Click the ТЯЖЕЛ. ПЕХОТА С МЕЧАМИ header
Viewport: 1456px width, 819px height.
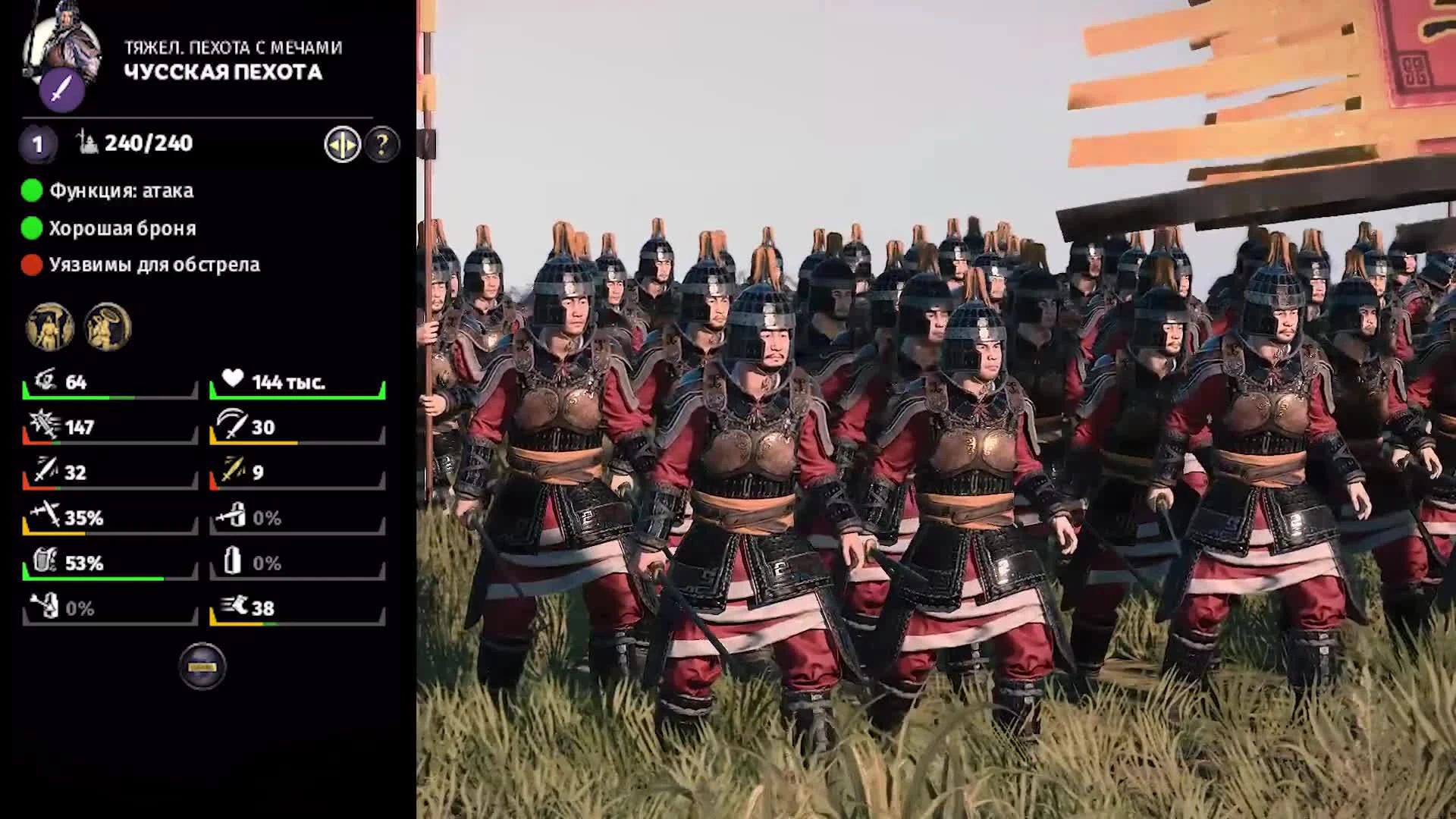(233, 48)
